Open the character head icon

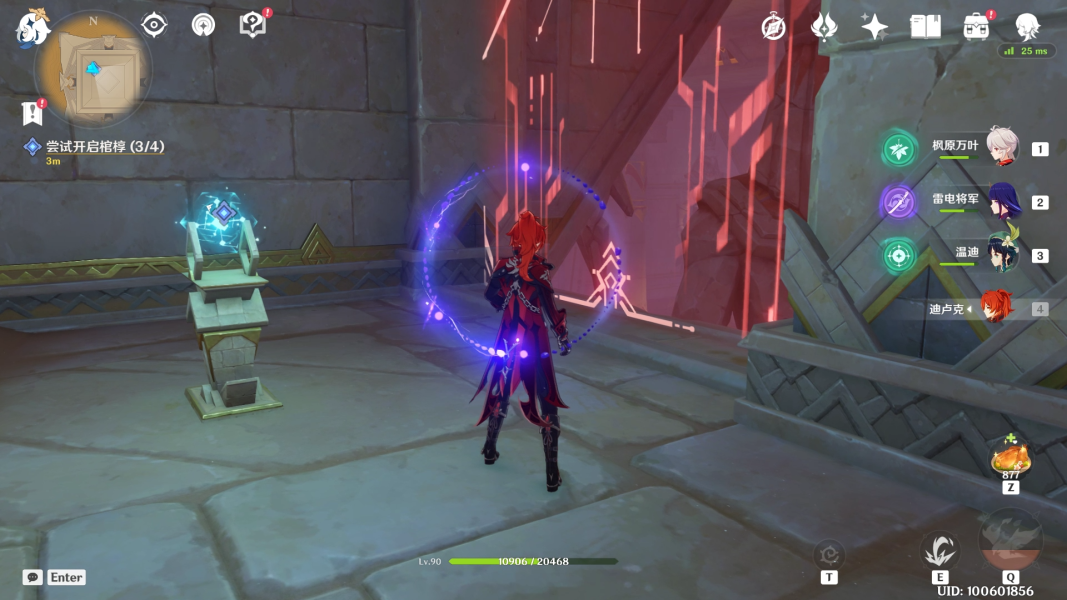pos(1027,27)
